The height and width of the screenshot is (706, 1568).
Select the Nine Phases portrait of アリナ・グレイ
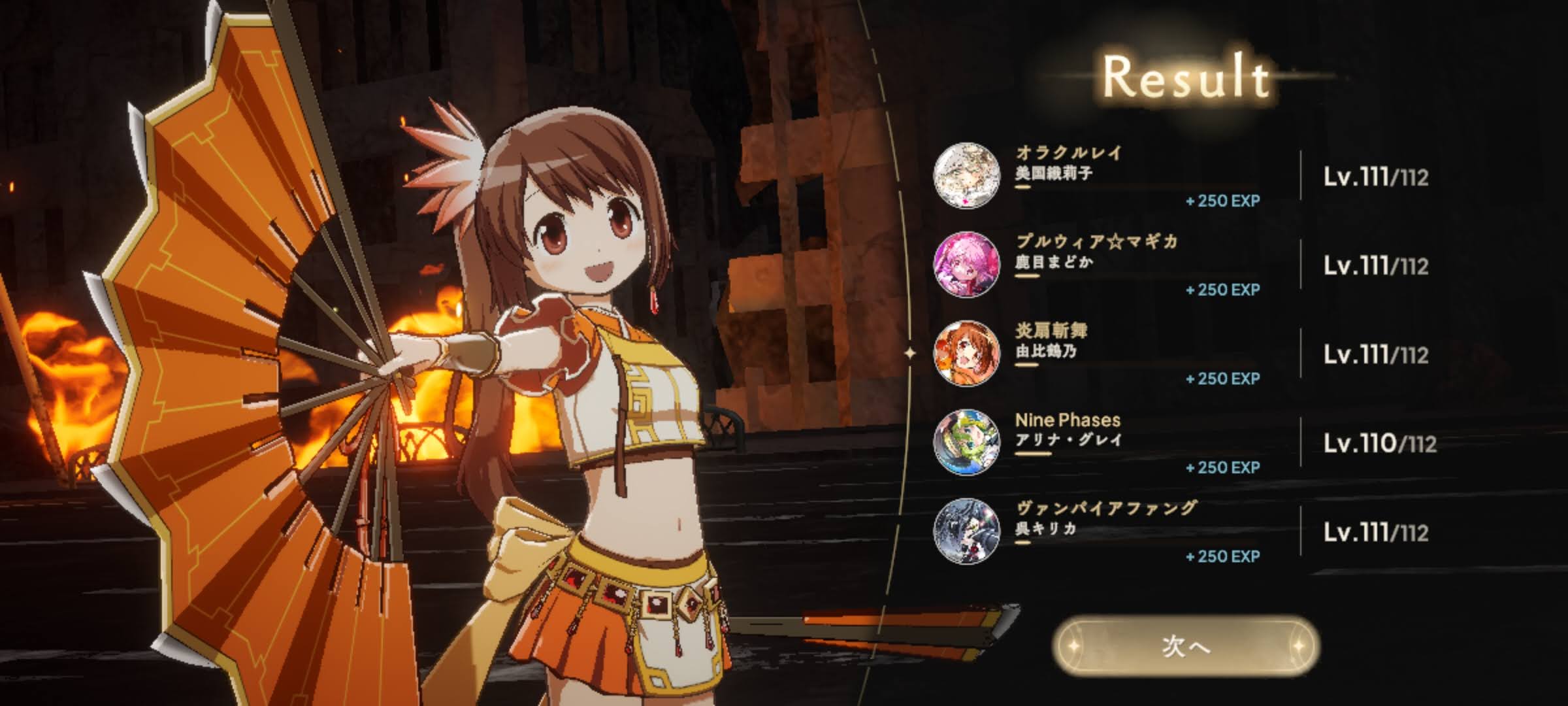[966, 443]
